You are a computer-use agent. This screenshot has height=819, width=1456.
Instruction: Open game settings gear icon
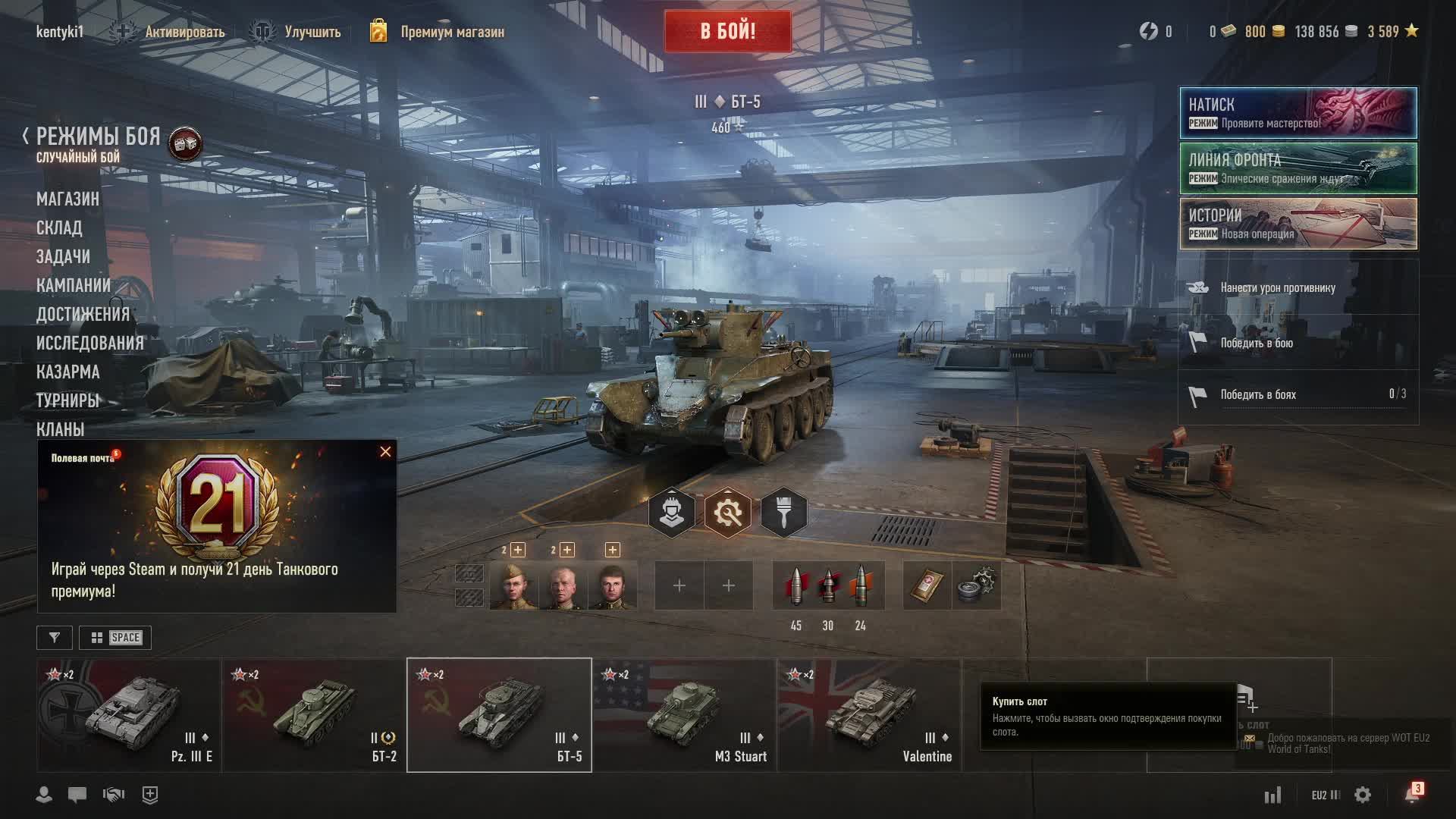tap(1363, 795)
